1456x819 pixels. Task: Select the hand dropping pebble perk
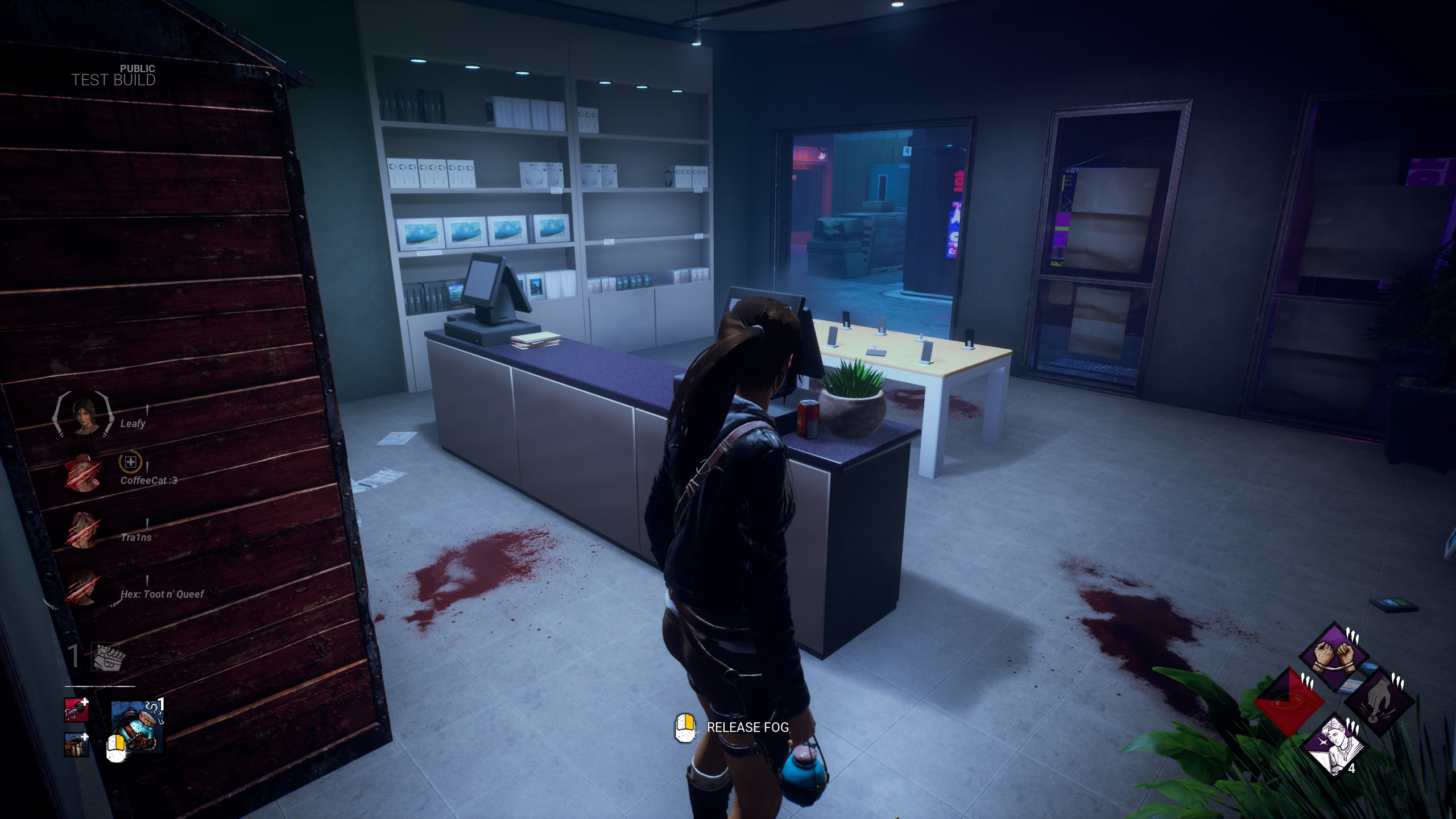click(x=1379, y=701)
